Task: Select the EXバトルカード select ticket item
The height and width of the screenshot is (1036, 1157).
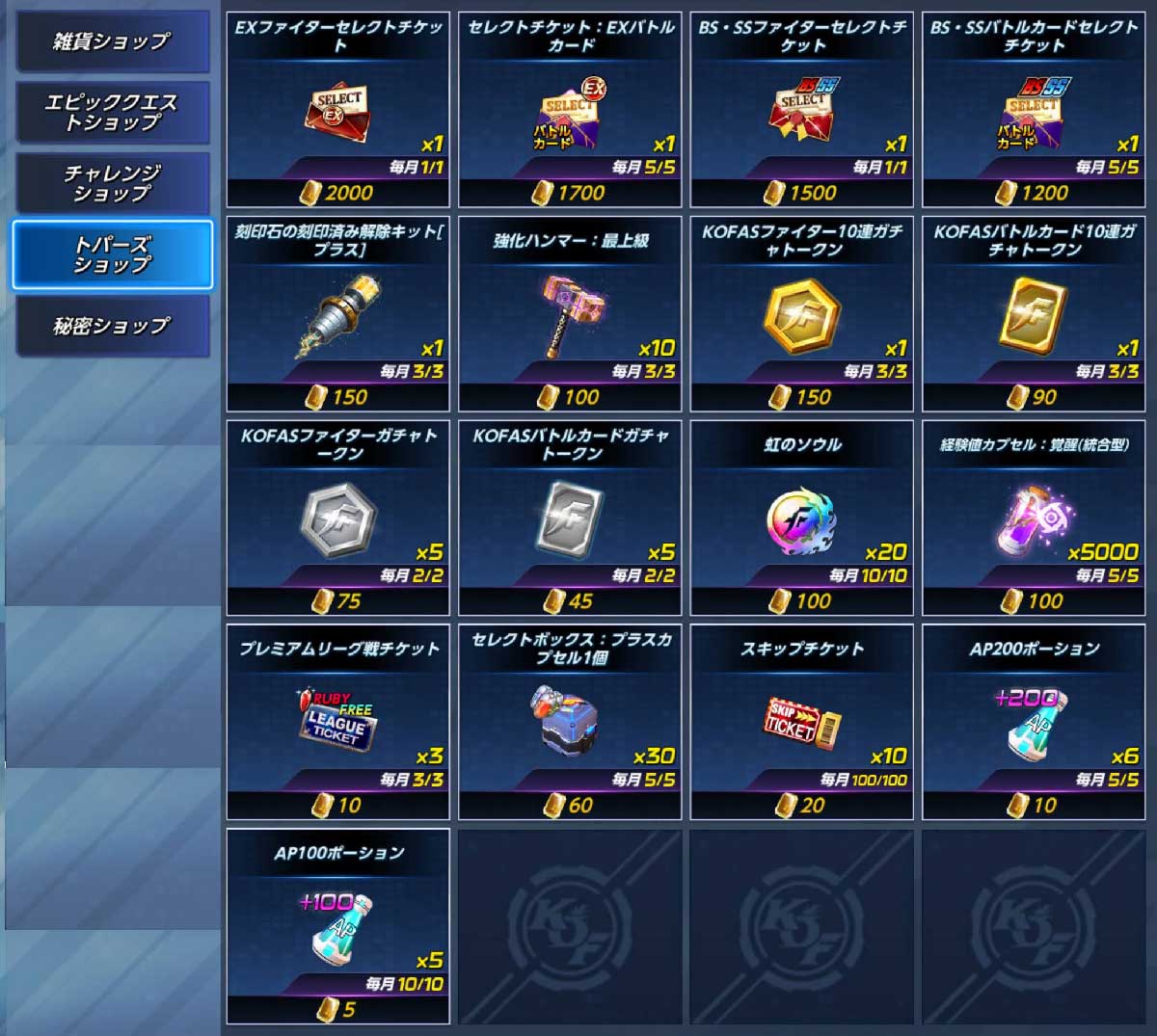Action: (570, 111)
